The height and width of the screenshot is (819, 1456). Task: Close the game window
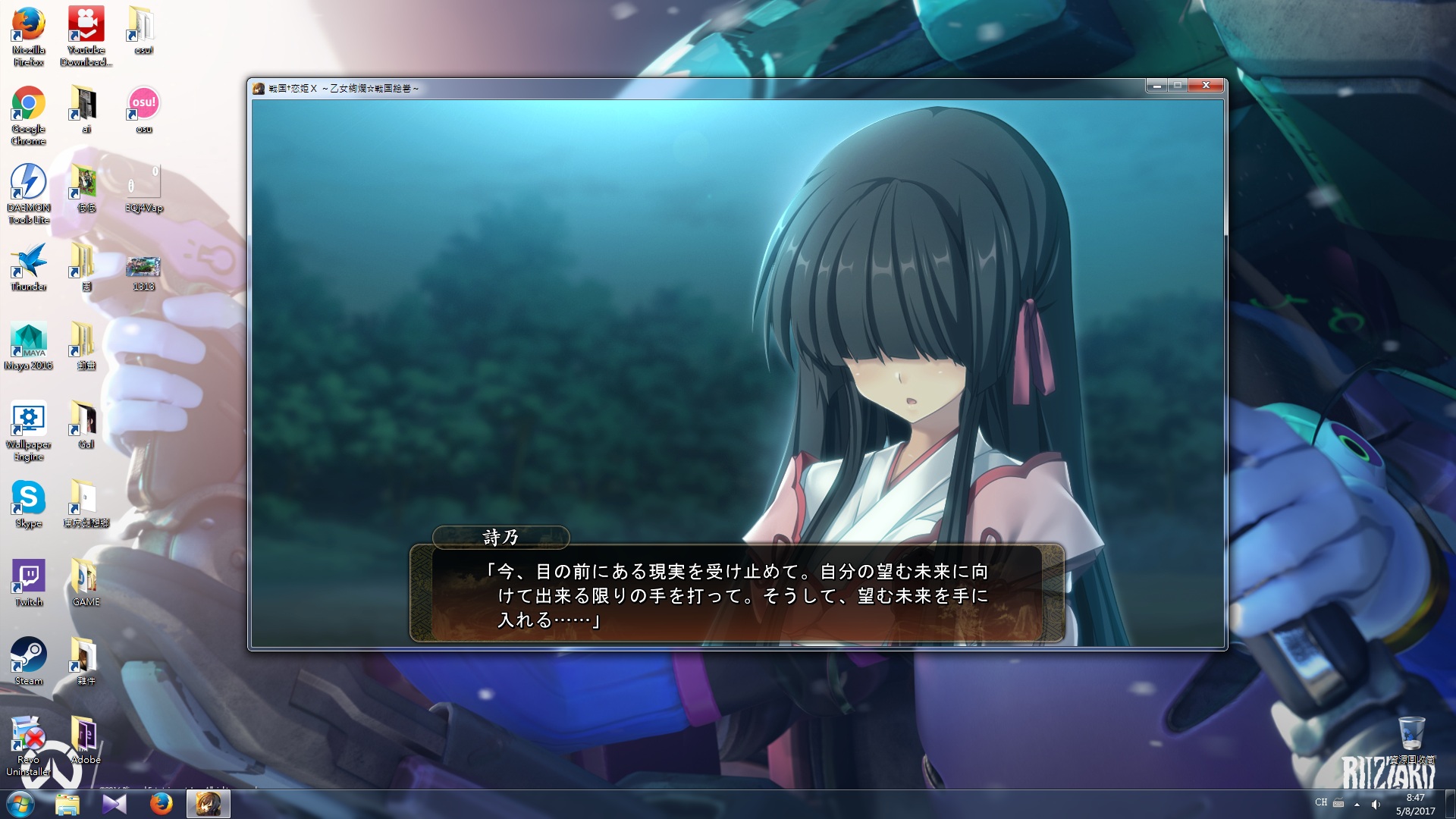[x=1205, y=86]
